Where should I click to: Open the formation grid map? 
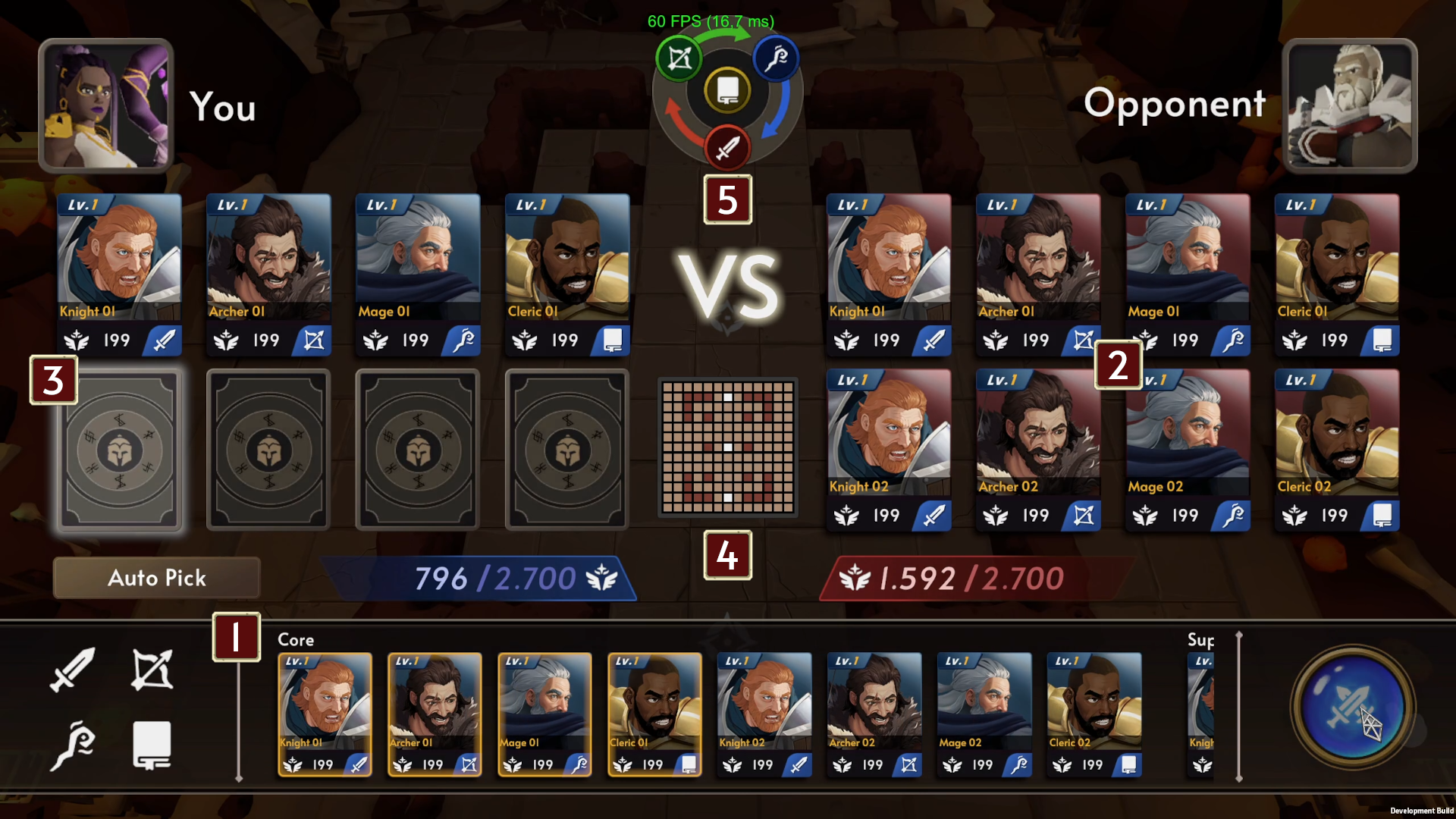727,447
